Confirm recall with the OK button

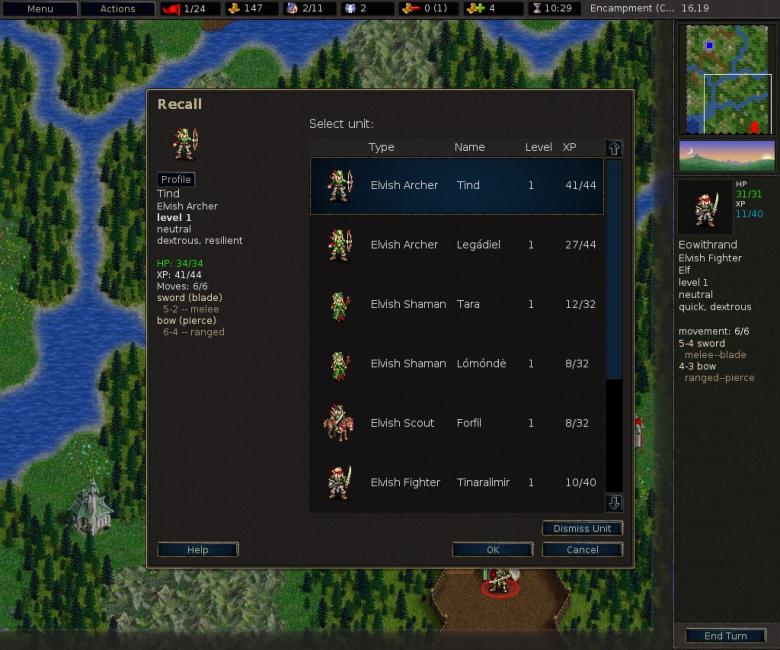pos(492,550)
